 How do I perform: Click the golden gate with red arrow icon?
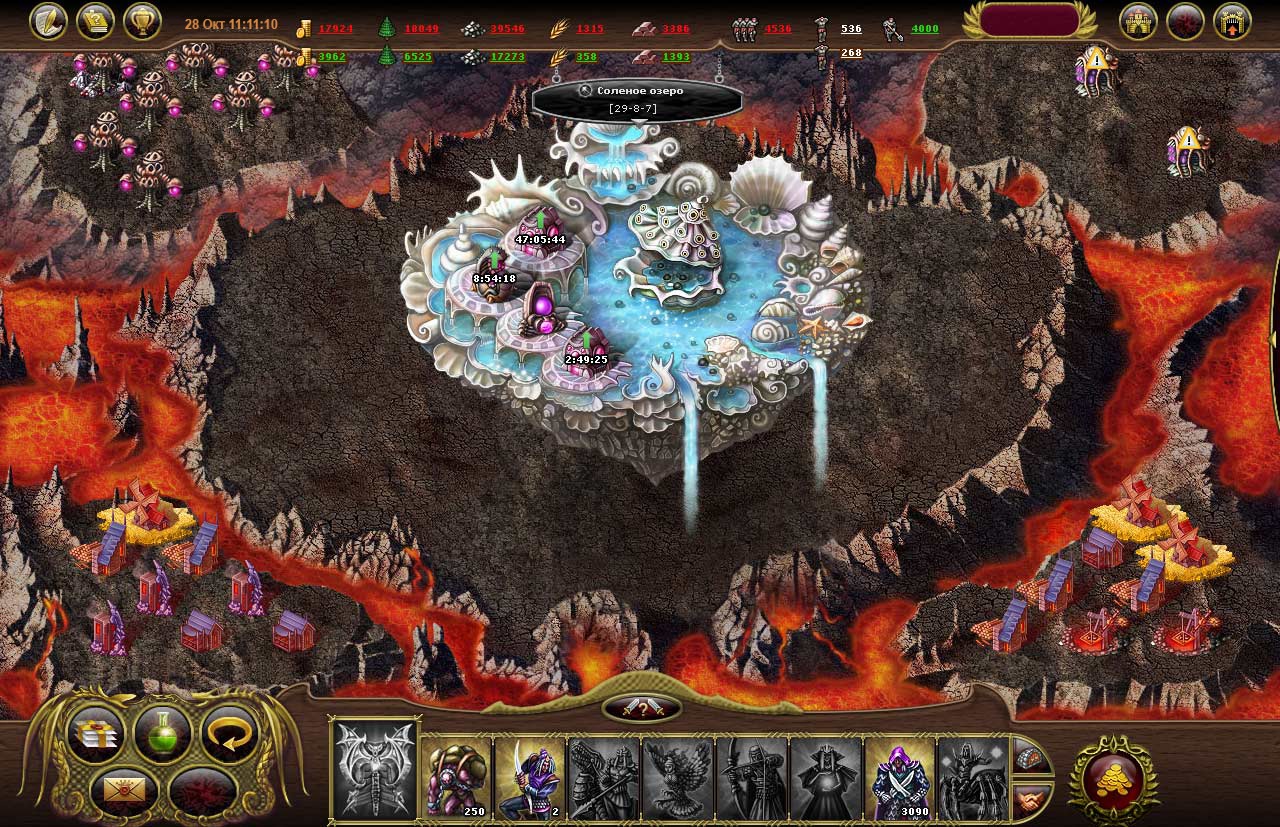coord(1232,21)
